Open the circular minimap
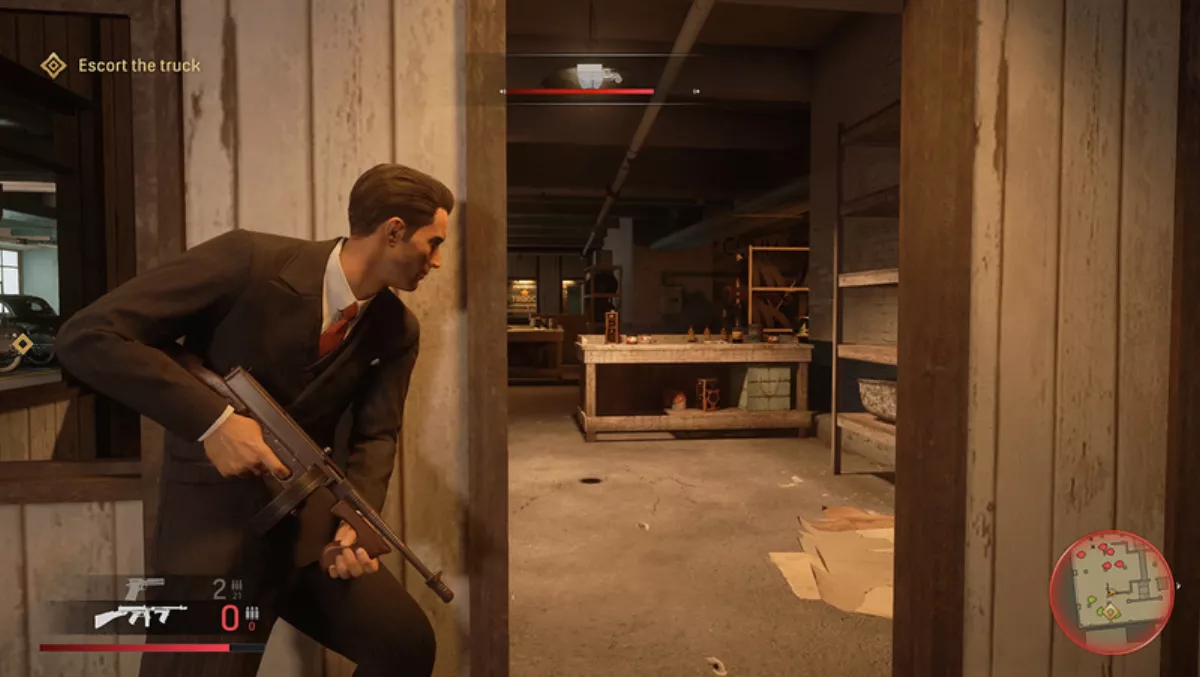The width and height of the screenshot is (1200, 677). pyautogui.click(x=1111, y=592)
